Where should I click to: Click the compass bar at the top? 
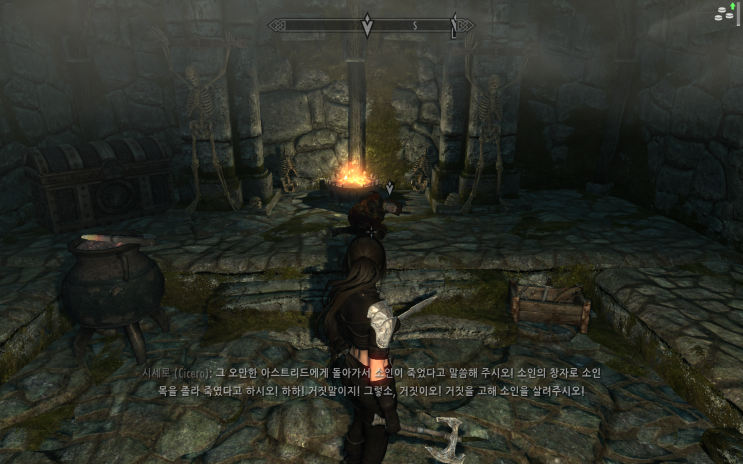(371, 24)
